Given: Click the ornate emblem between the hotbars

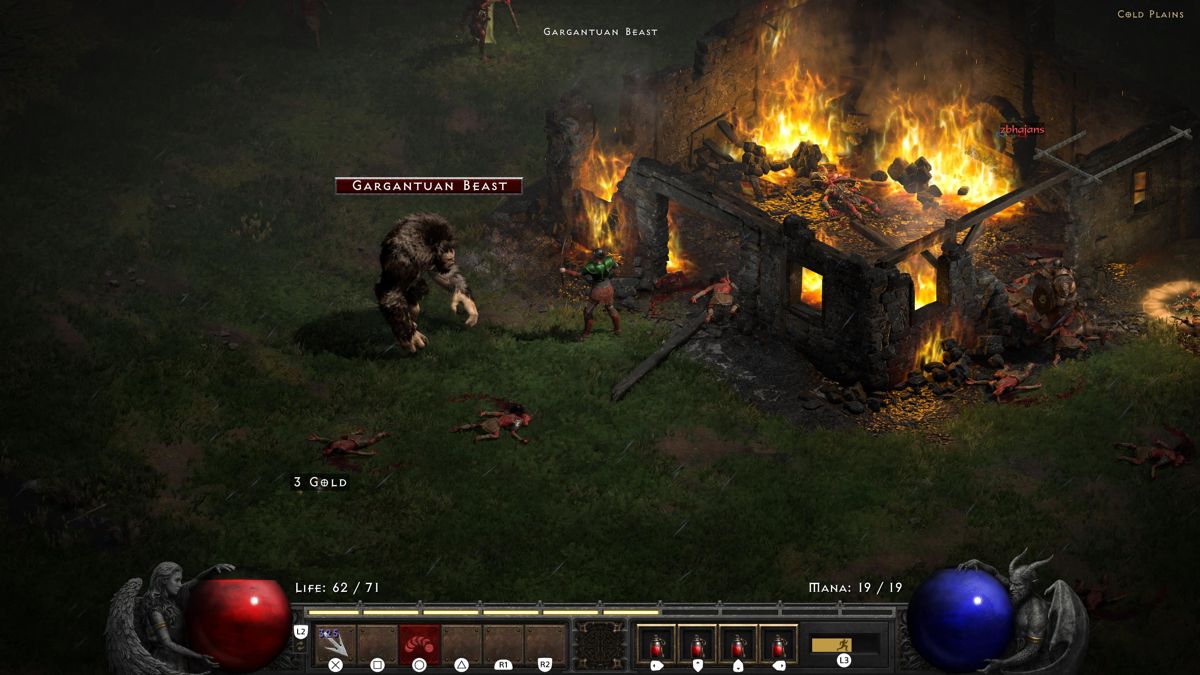Looking at the screenshot, I should click(600, 644).
